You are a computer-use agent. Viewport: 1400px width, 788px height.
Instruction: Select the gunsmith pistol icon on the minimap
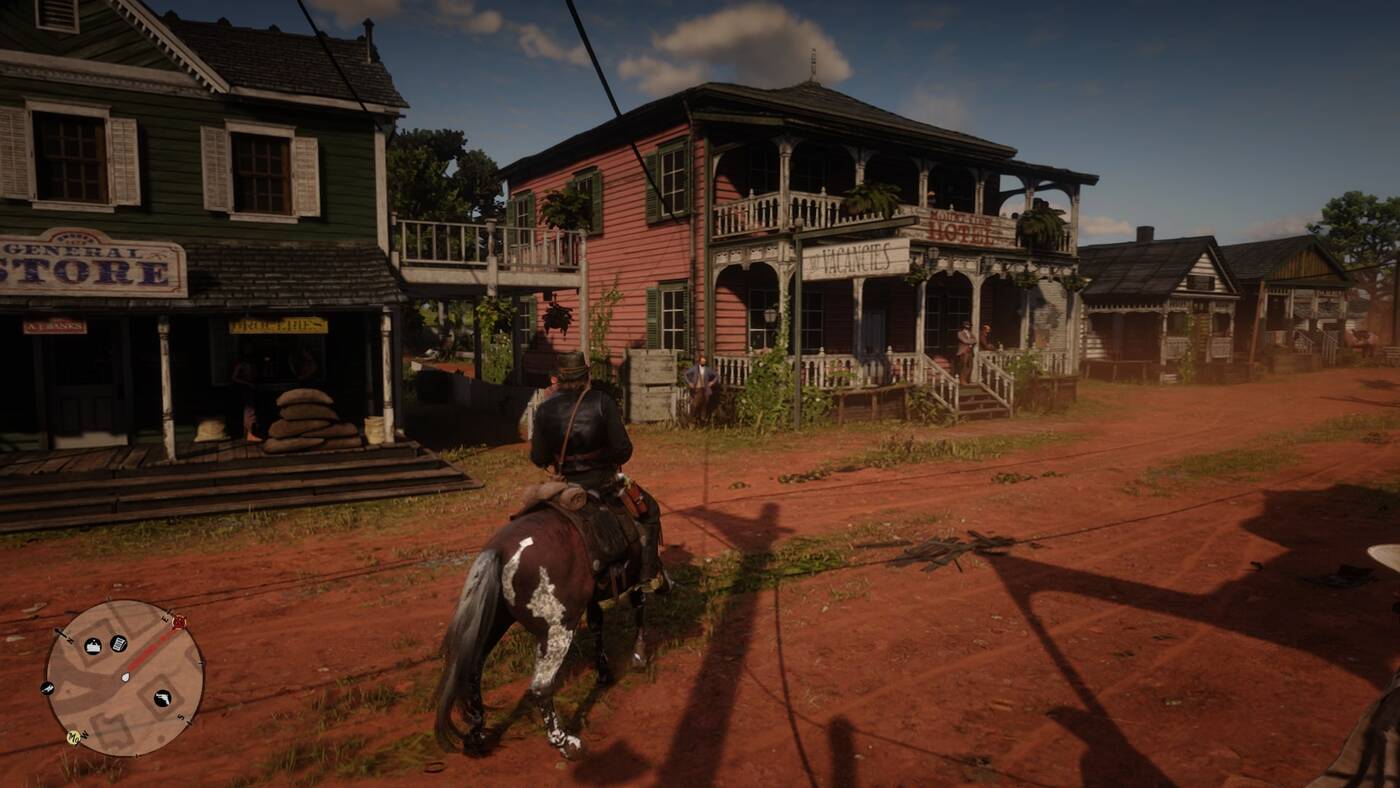[162, 698]
